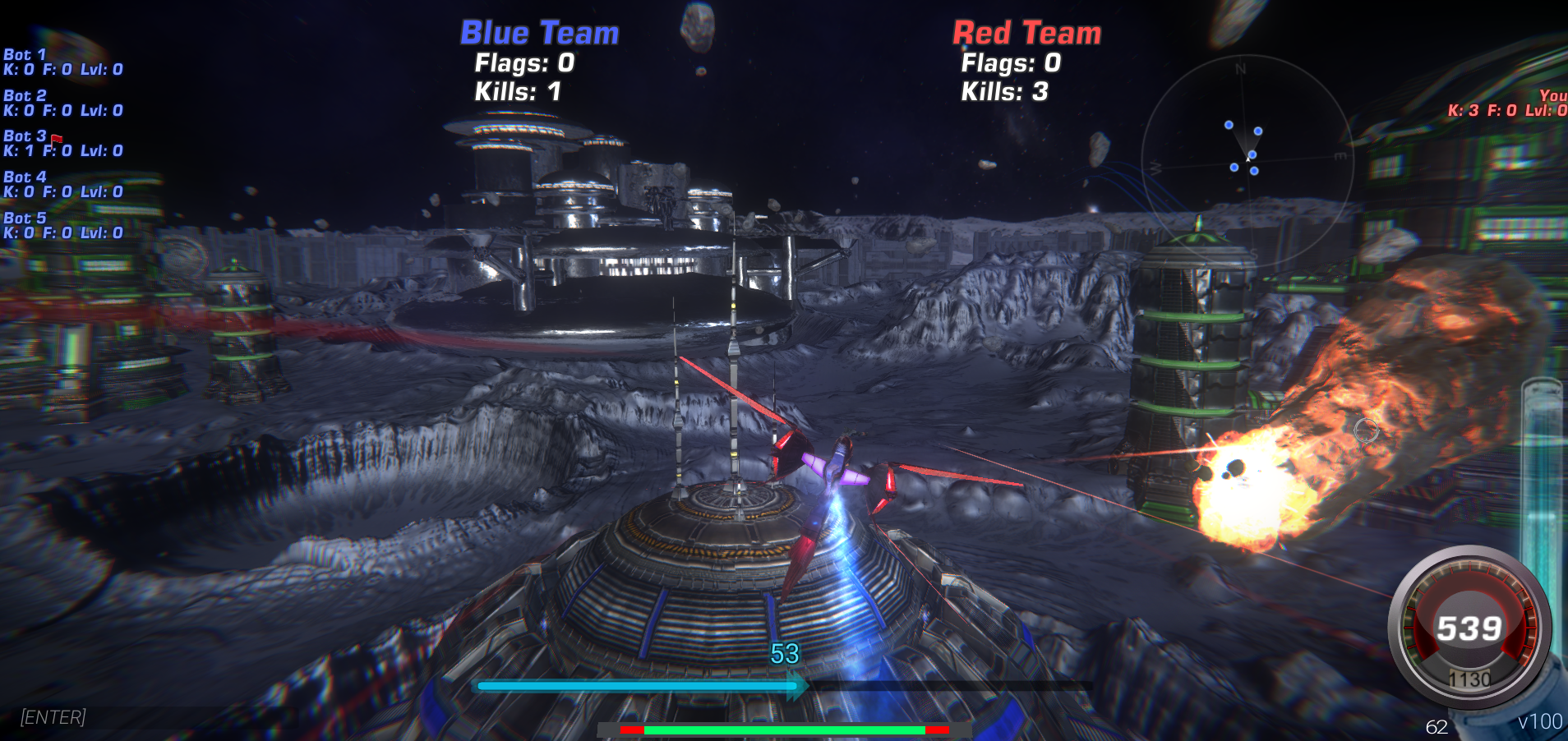
Task: Click the [ENTER] chat prompt bottom left
Action: tap(52, 717)
